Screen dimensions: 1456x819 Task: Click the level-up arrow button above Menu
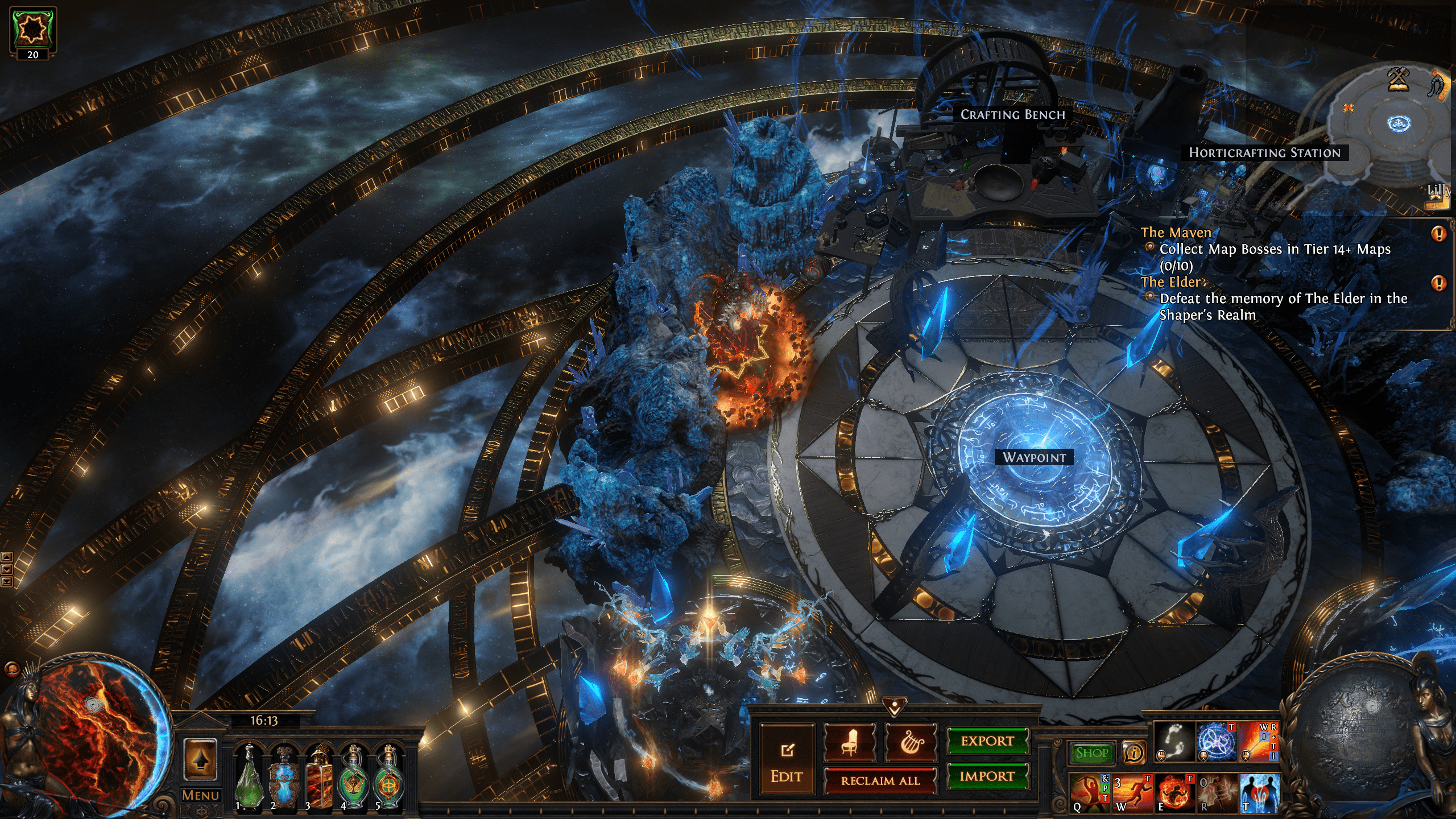click(200, 759)
